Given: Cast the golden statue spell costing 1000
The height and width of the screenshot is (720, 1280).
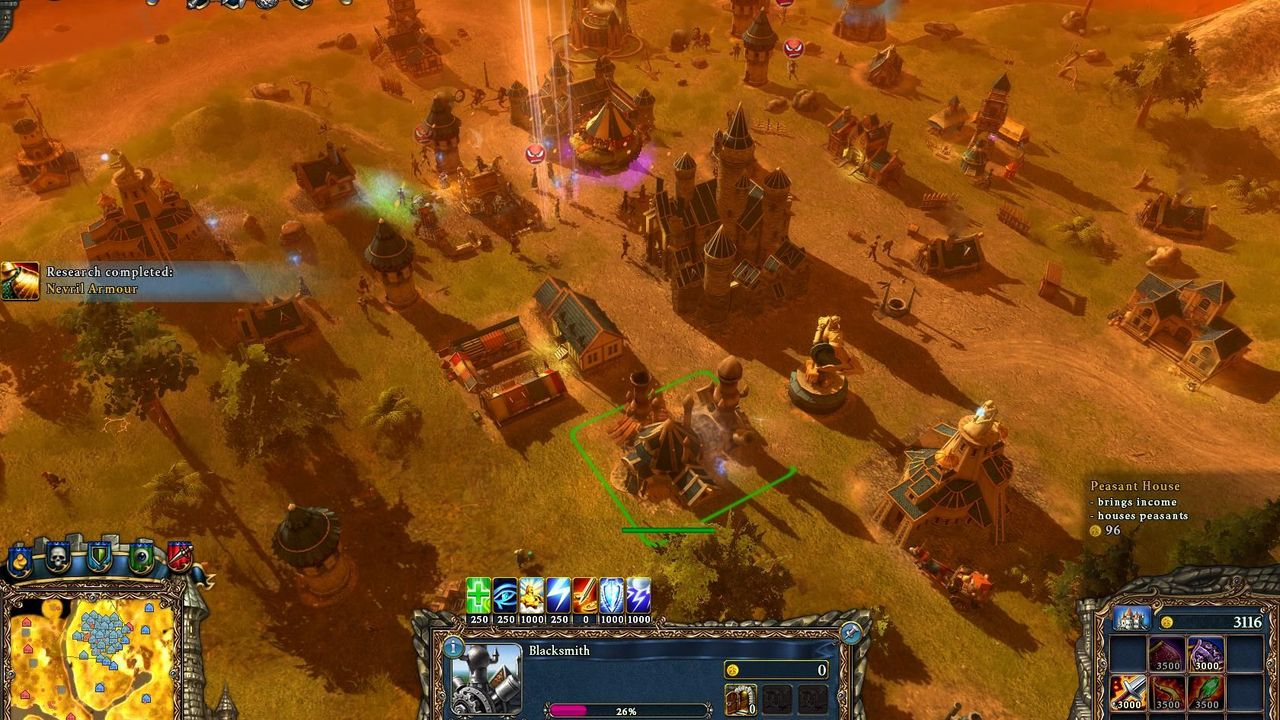Looking at the screenshot, I should pyautogui.click(x=532, y=594).
